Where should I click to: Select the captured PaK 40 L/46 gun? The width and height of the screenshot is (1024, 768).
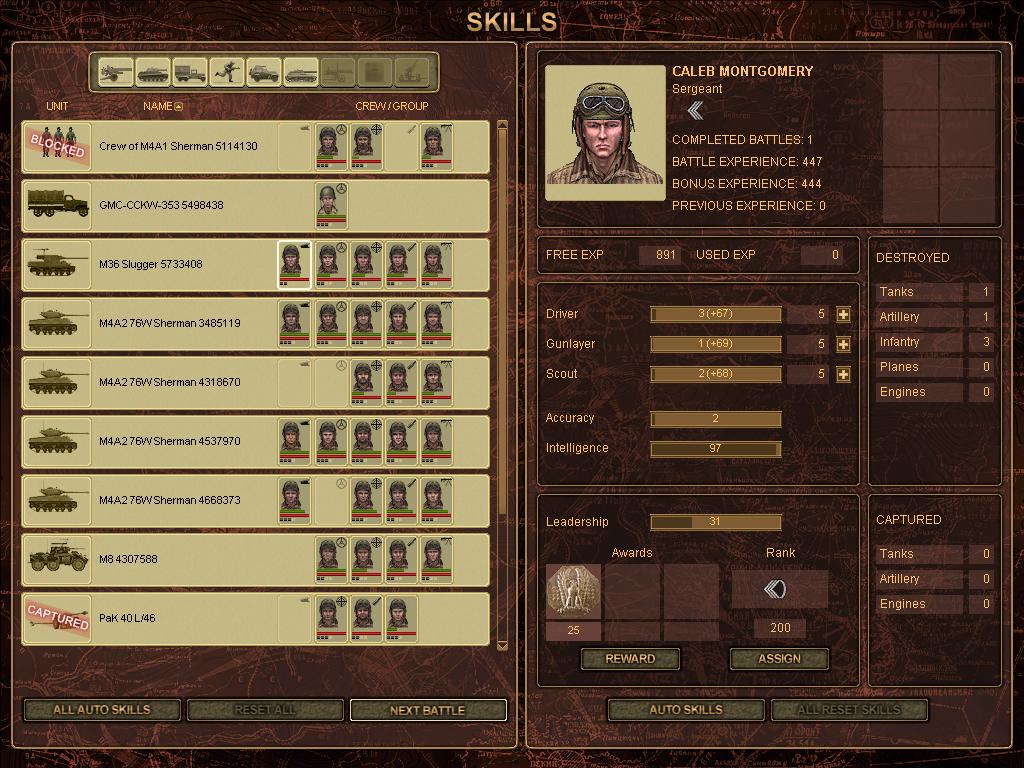pyautogui.click(x=126, y=619)
